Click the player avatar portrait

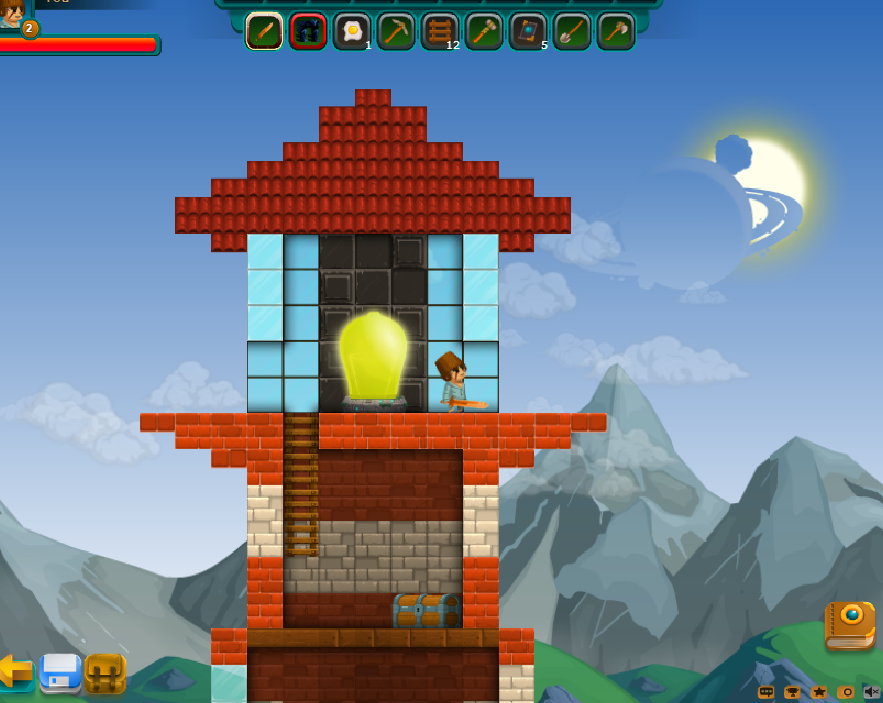(12, 12)
